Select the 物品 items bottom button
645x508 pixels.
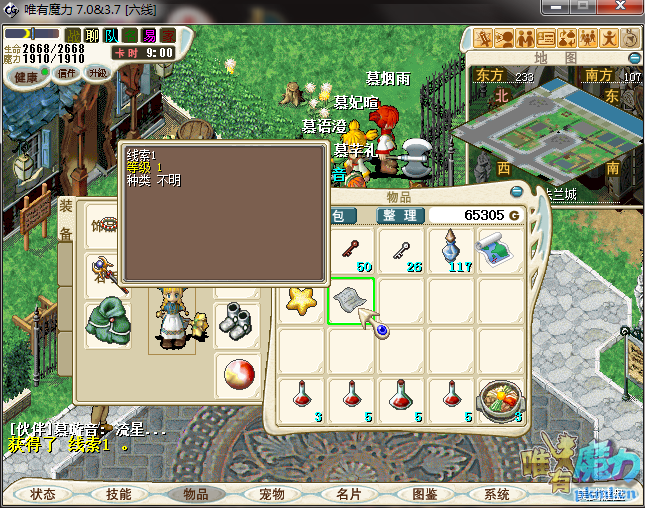(x=195, y=494)
